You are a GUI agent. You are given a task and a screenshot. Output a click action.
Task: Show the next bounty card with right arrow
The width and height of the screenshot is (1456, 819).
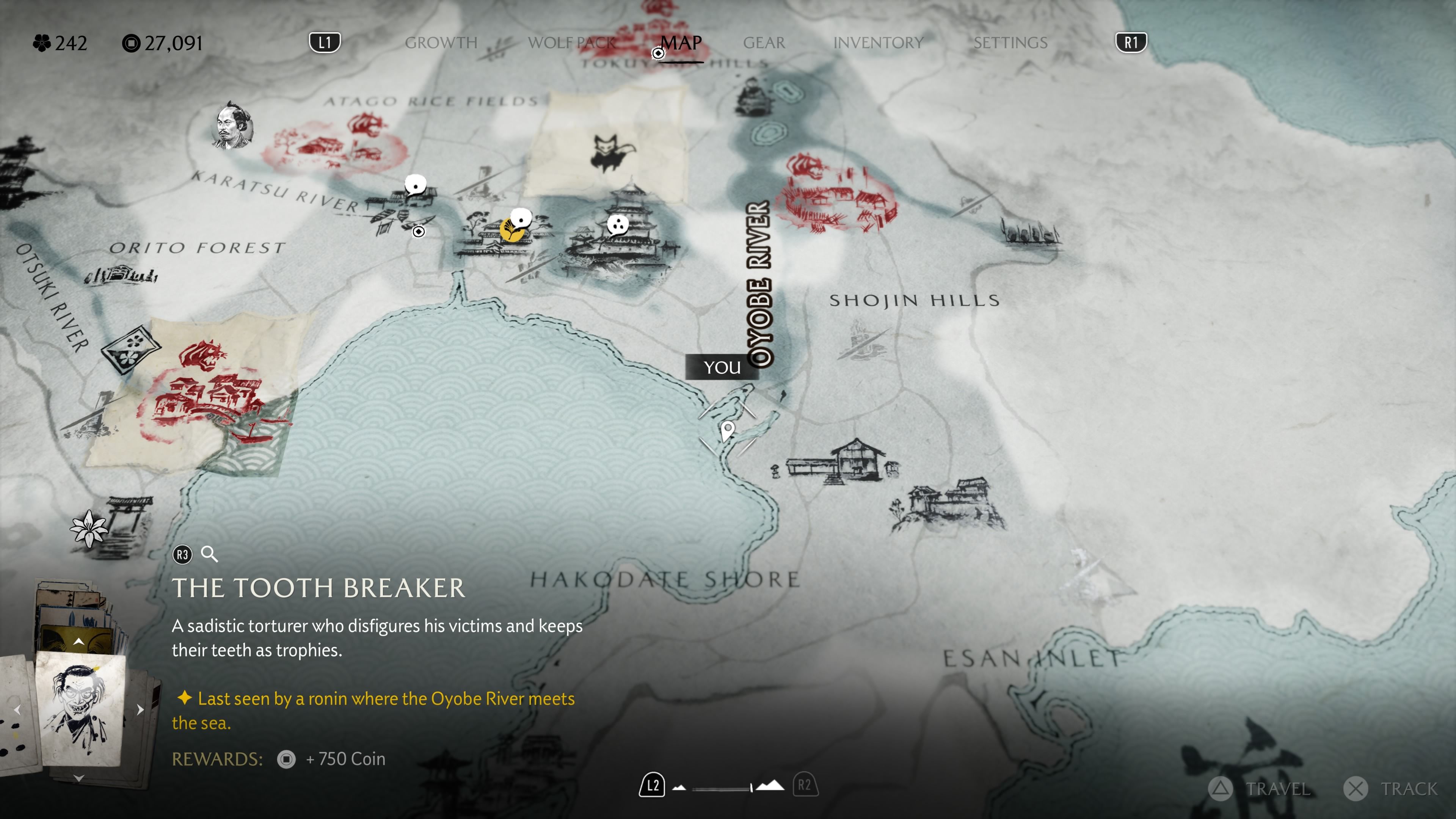(x=140, y=709)
